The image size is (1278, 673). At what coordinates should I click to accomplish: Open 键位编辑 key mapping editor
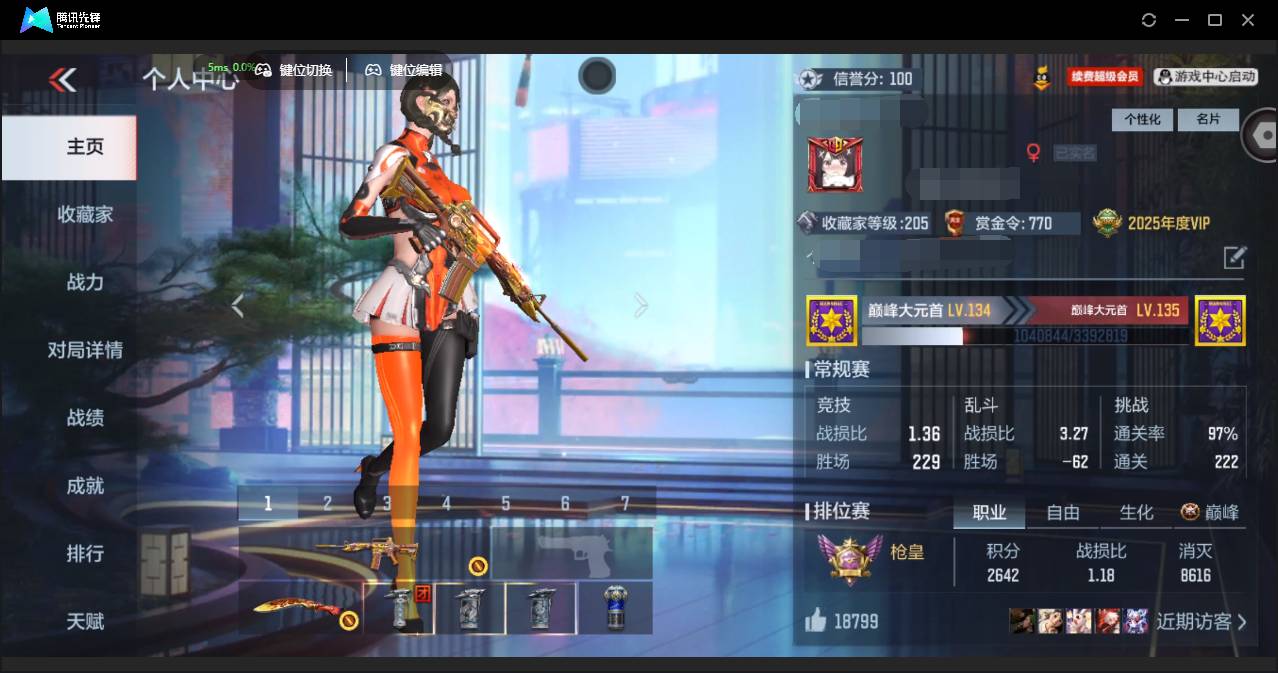(404, 70)
